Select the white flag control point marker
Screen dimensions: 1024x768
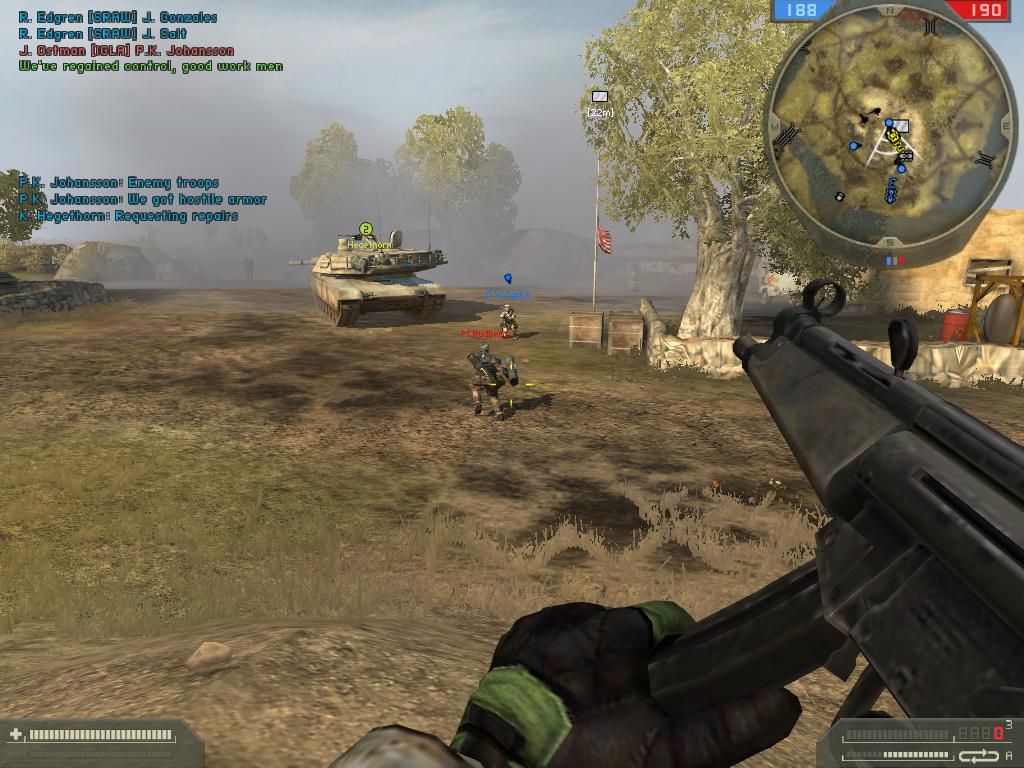(600, 96)
